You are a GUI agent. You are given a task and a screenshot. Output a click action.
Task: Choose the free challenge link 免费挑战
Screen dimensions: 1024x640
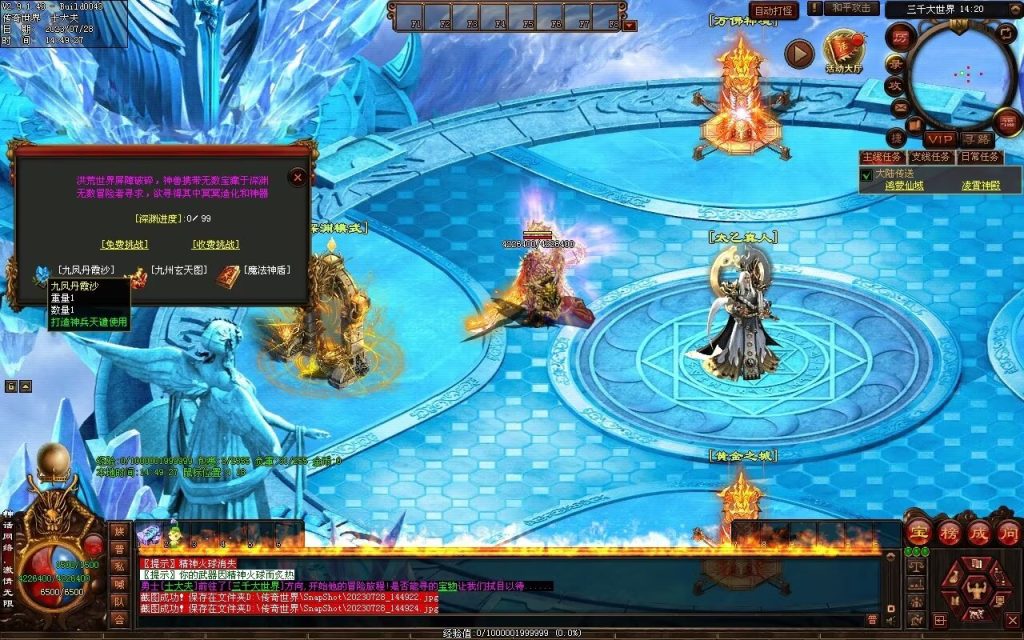coord(124,244)
